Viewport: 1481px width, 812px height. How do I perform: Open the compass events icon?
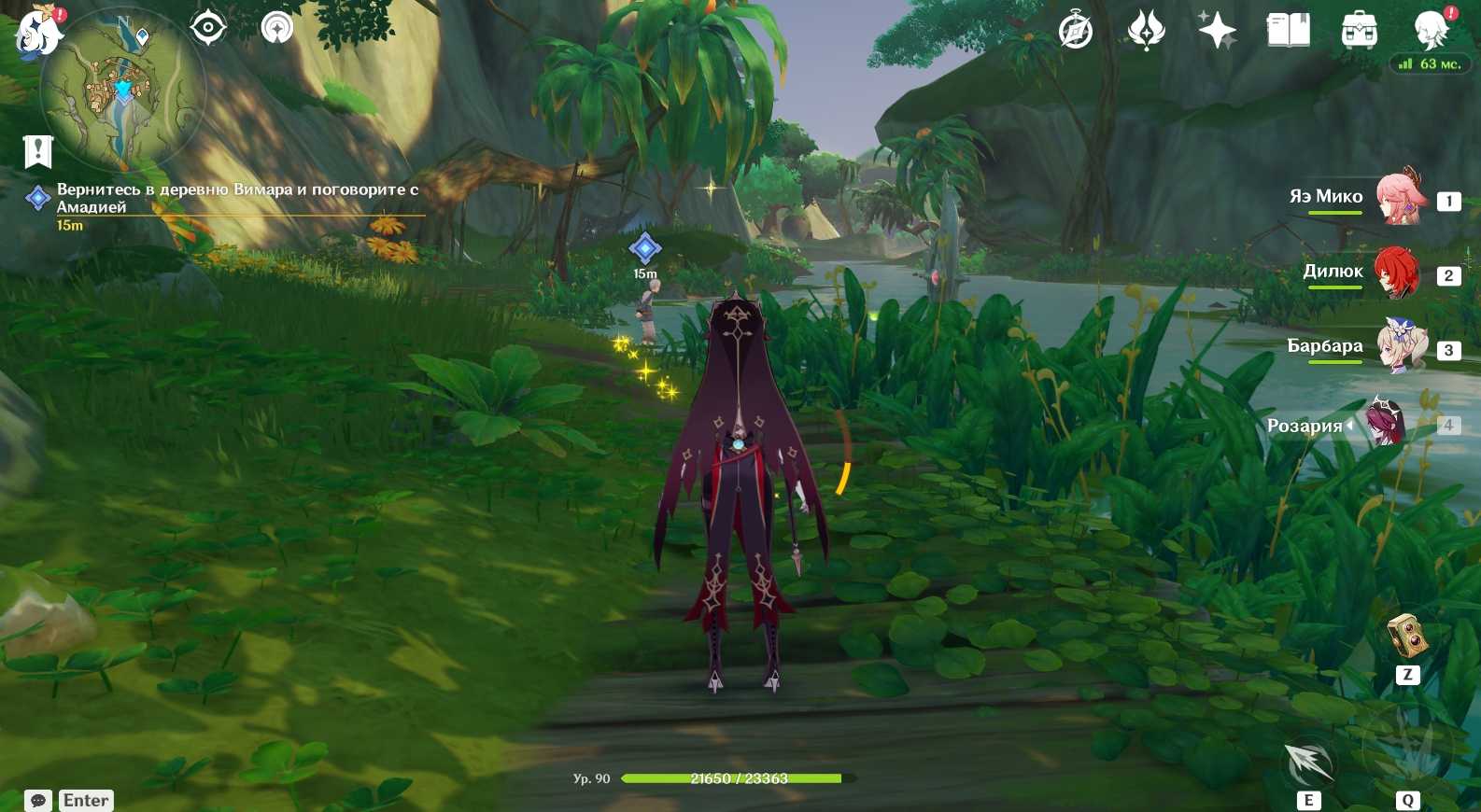click(x=1076, y=31)
